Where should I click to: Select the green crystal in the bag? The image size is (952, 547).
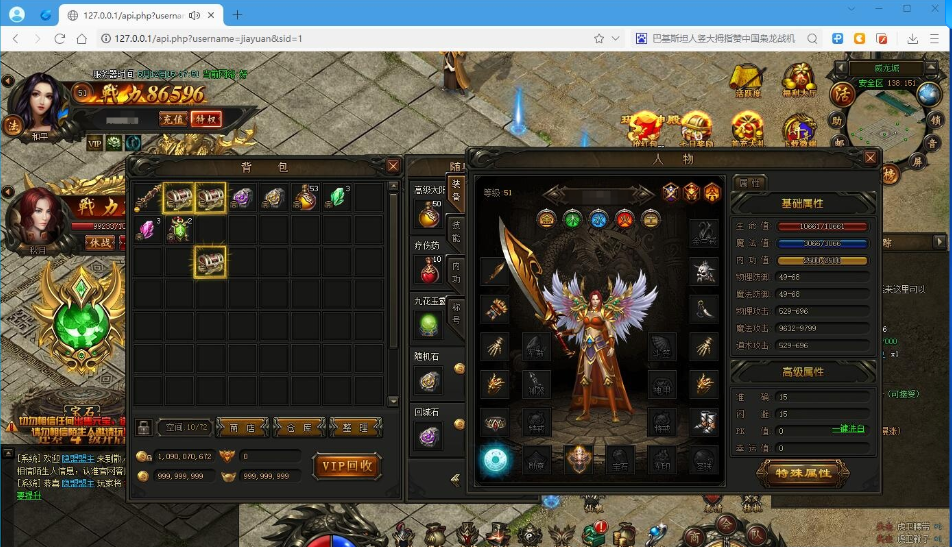point(339,198)
